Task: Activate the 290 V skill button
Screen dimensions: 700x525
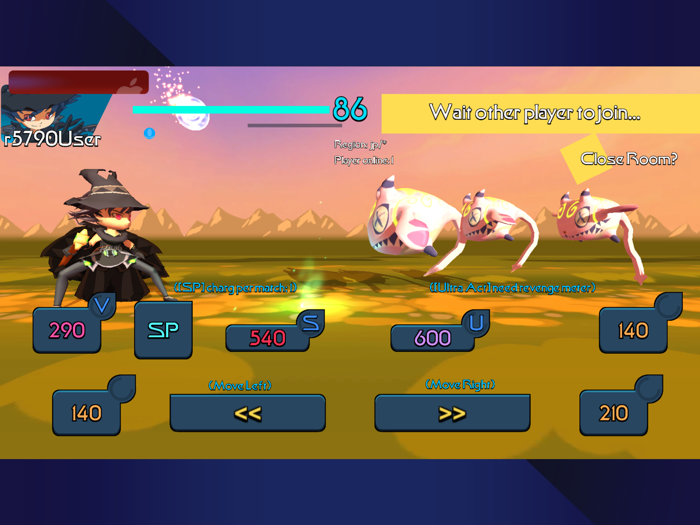Action: click(68, 330)
